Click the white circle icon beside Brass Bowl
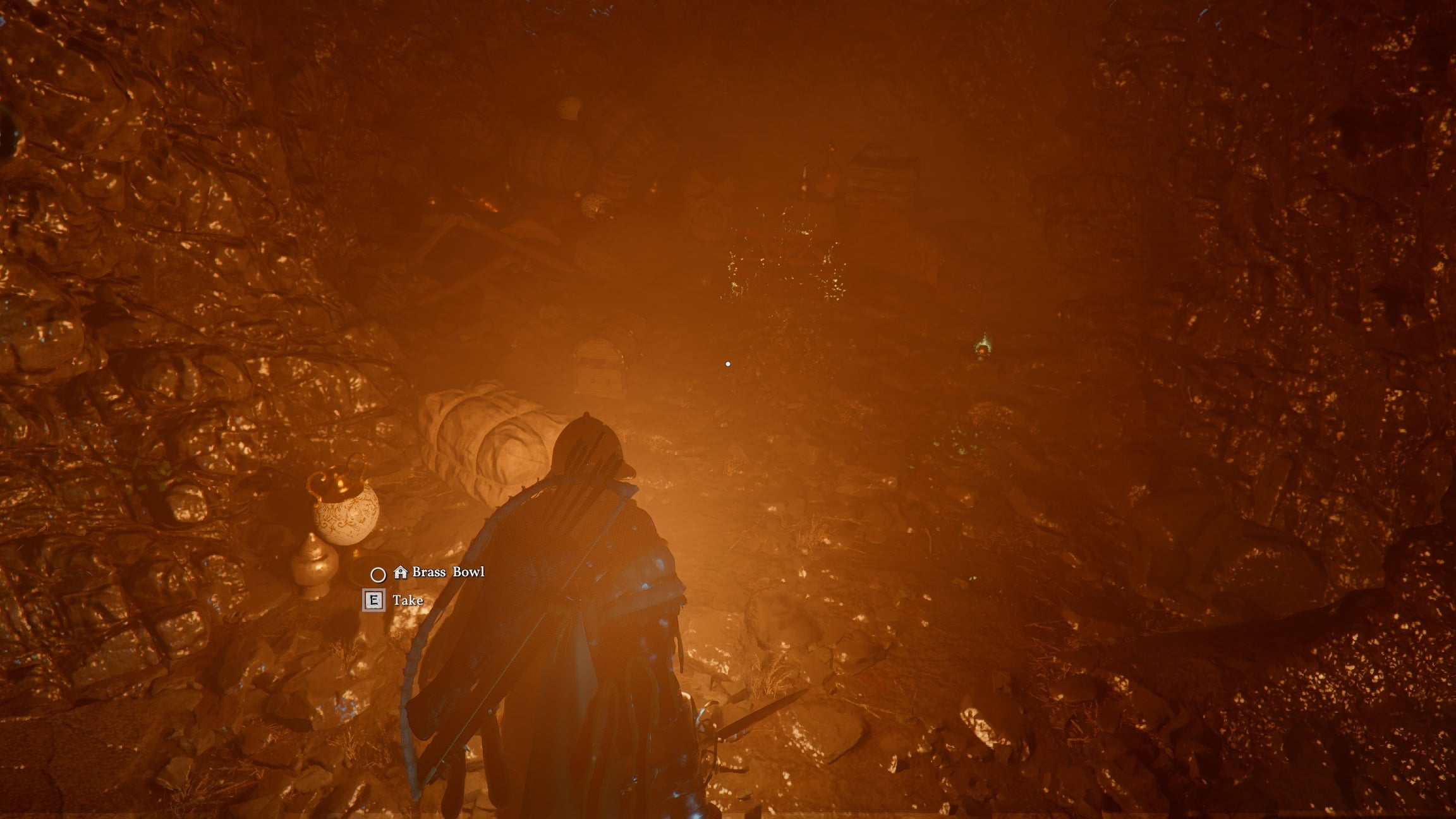The height and width of the screenshot is (819, 1456). pos(377,574)
